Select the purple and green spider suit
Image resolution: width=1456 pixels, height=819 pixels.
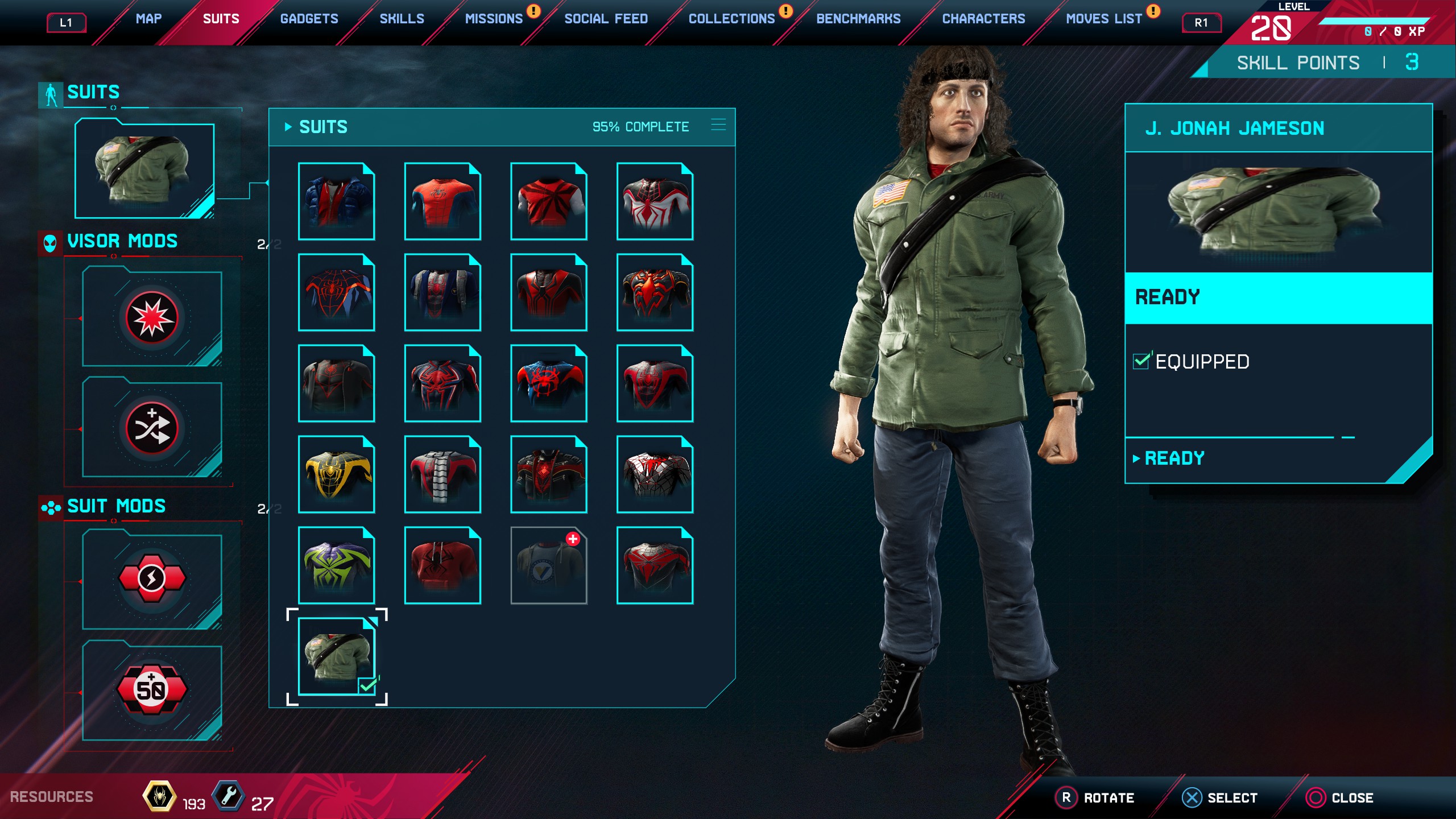click(x=336, y=565)
